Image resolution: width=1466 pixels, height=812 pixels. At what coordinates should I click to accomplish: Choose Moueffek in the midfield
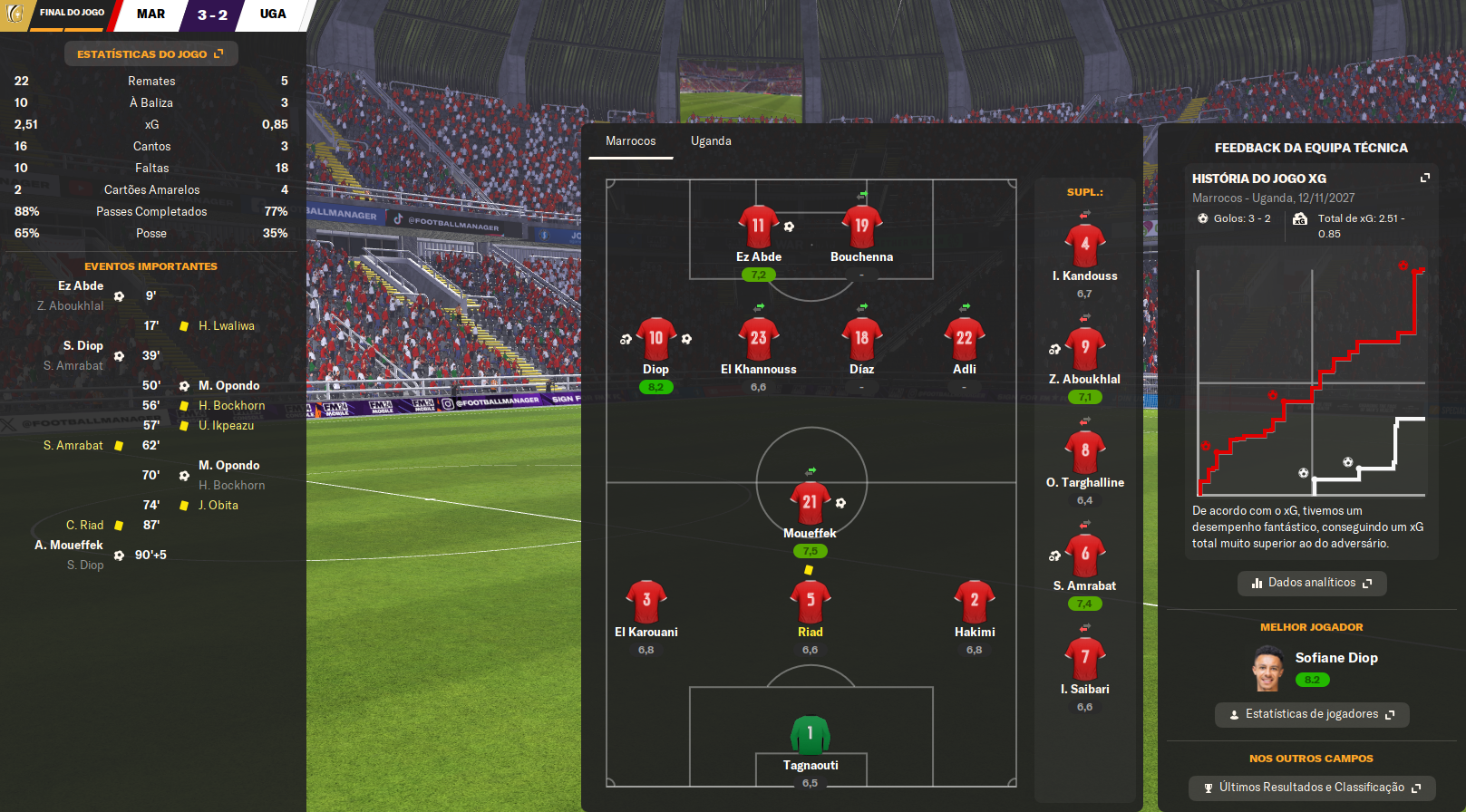(810, 503)
